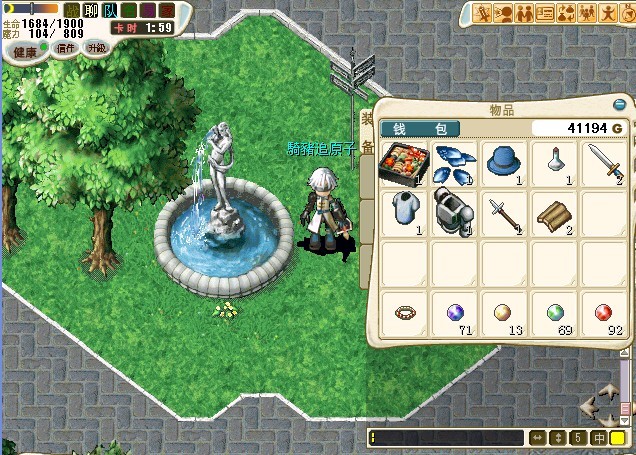Screen dimensions: 636x455
Task: Select the wooden planks item
Action: tap(556, 211)
